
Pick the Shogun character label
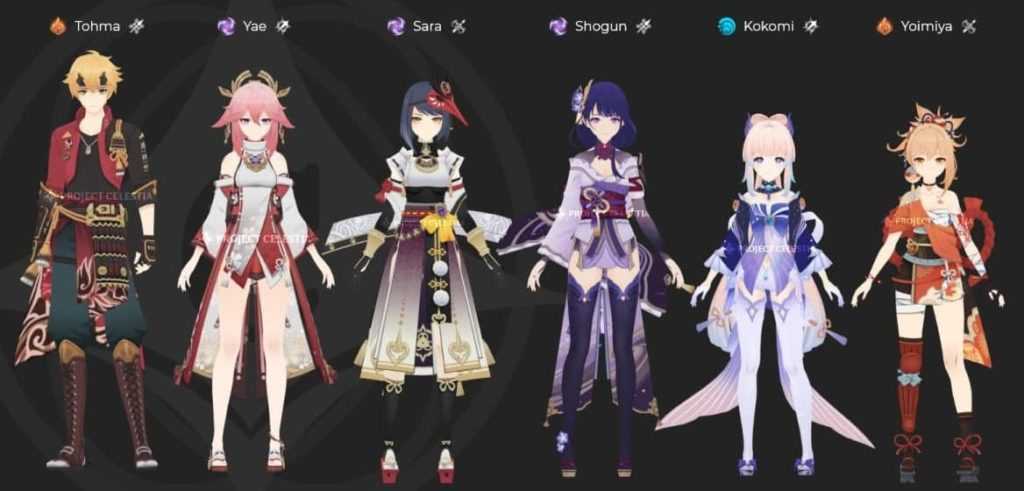point(600,26)
